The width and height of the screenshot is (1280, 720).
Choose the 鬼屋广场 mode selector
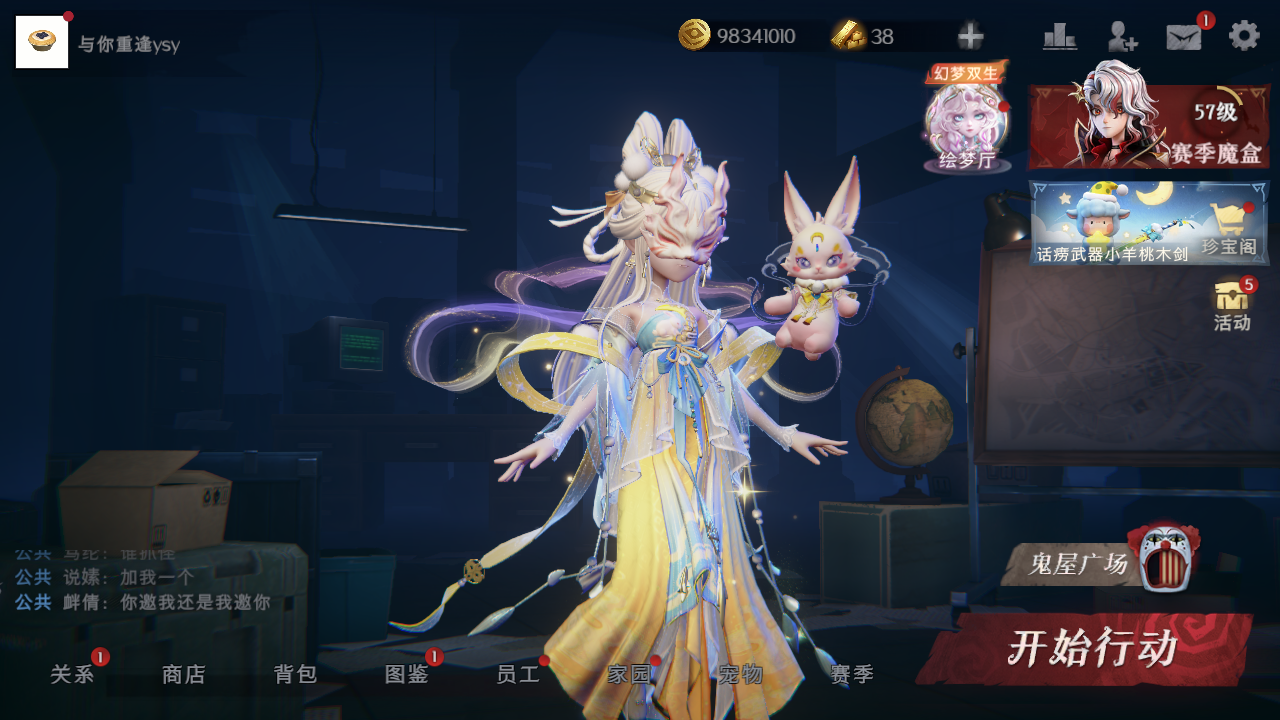[1098, 563]
